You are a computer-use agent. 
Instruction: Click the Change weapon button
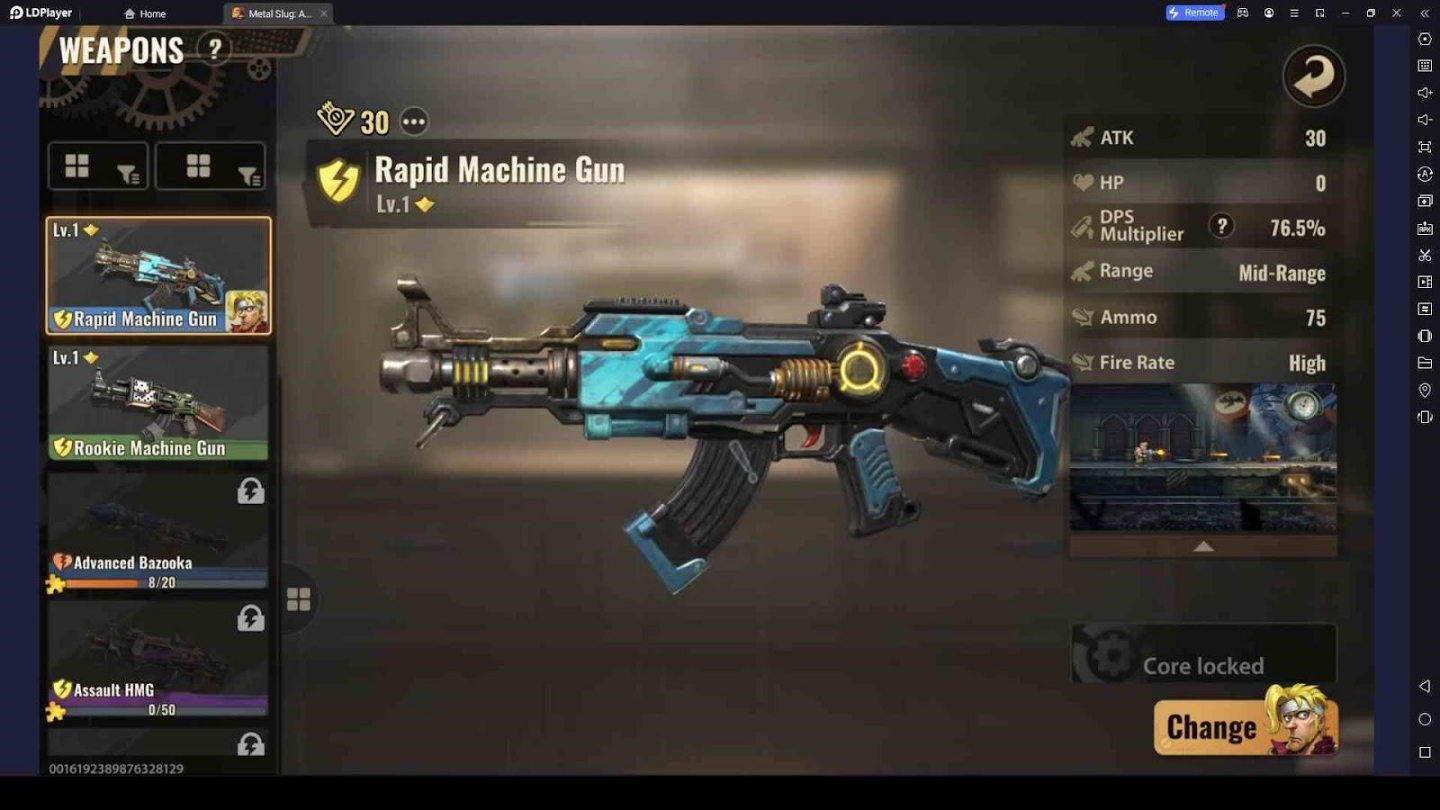click(1245, 725)
